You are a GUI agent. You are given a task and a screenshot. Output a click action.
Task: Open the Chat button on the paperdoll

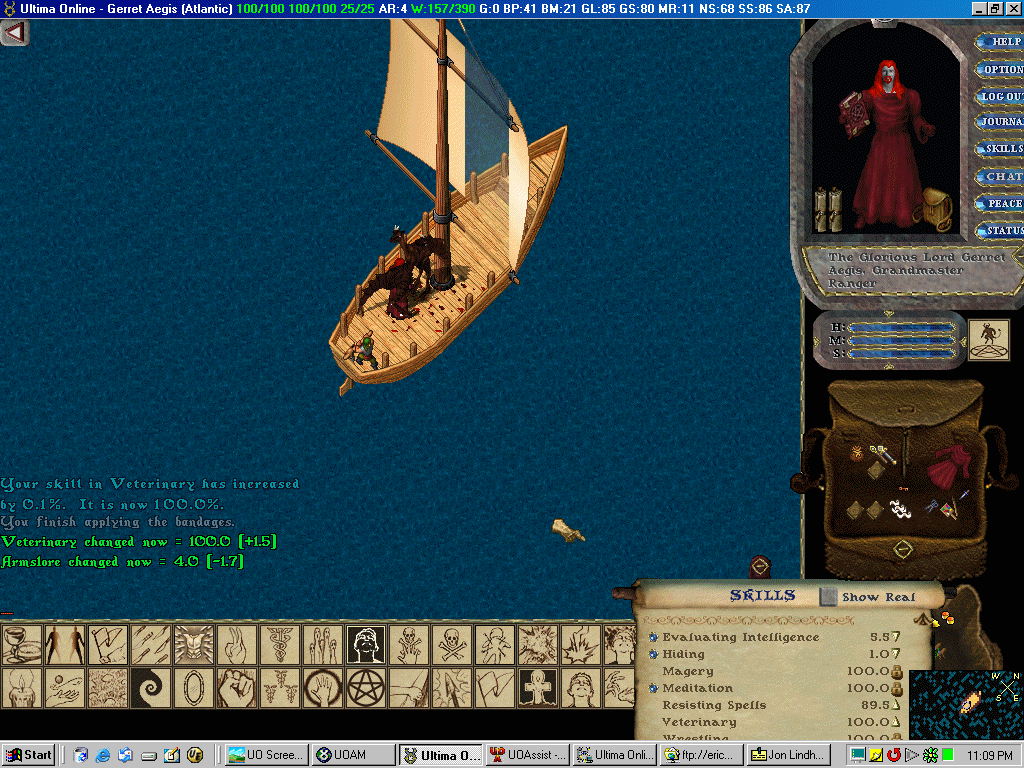point(1001,176)
